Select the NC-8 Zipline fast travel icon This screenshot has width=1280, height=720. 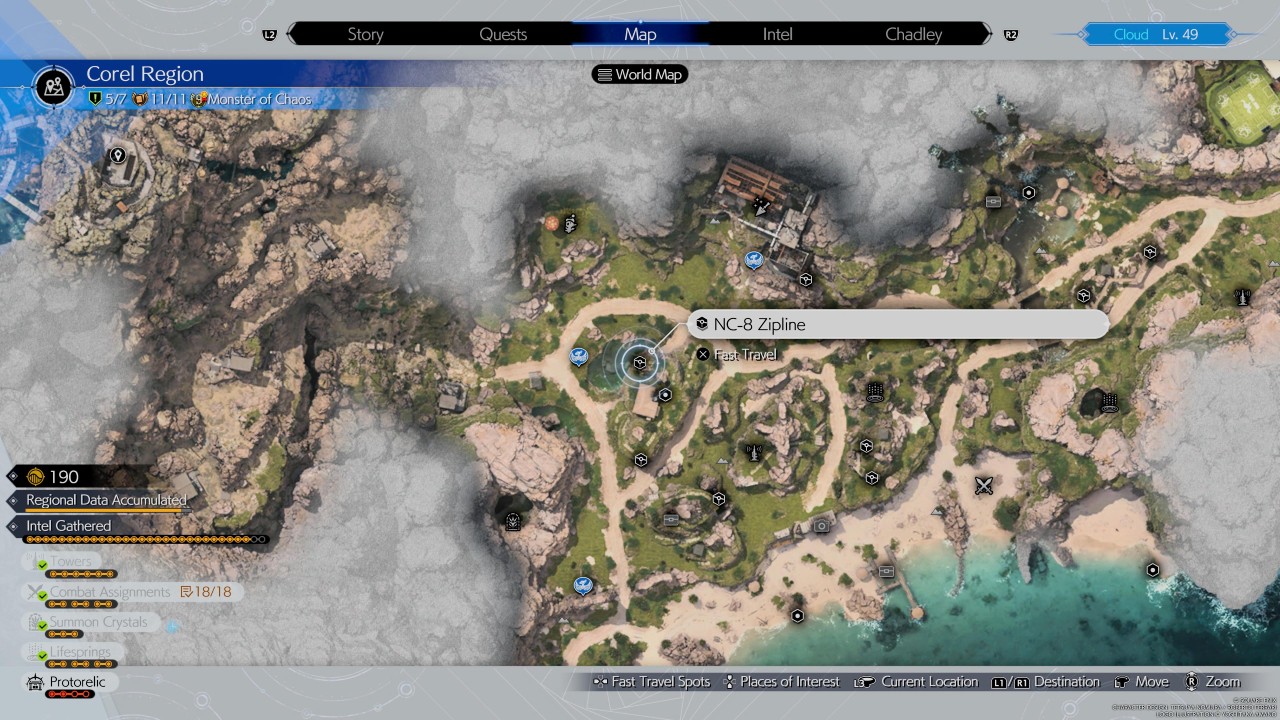pyautogui.click(x=640, y=362)
